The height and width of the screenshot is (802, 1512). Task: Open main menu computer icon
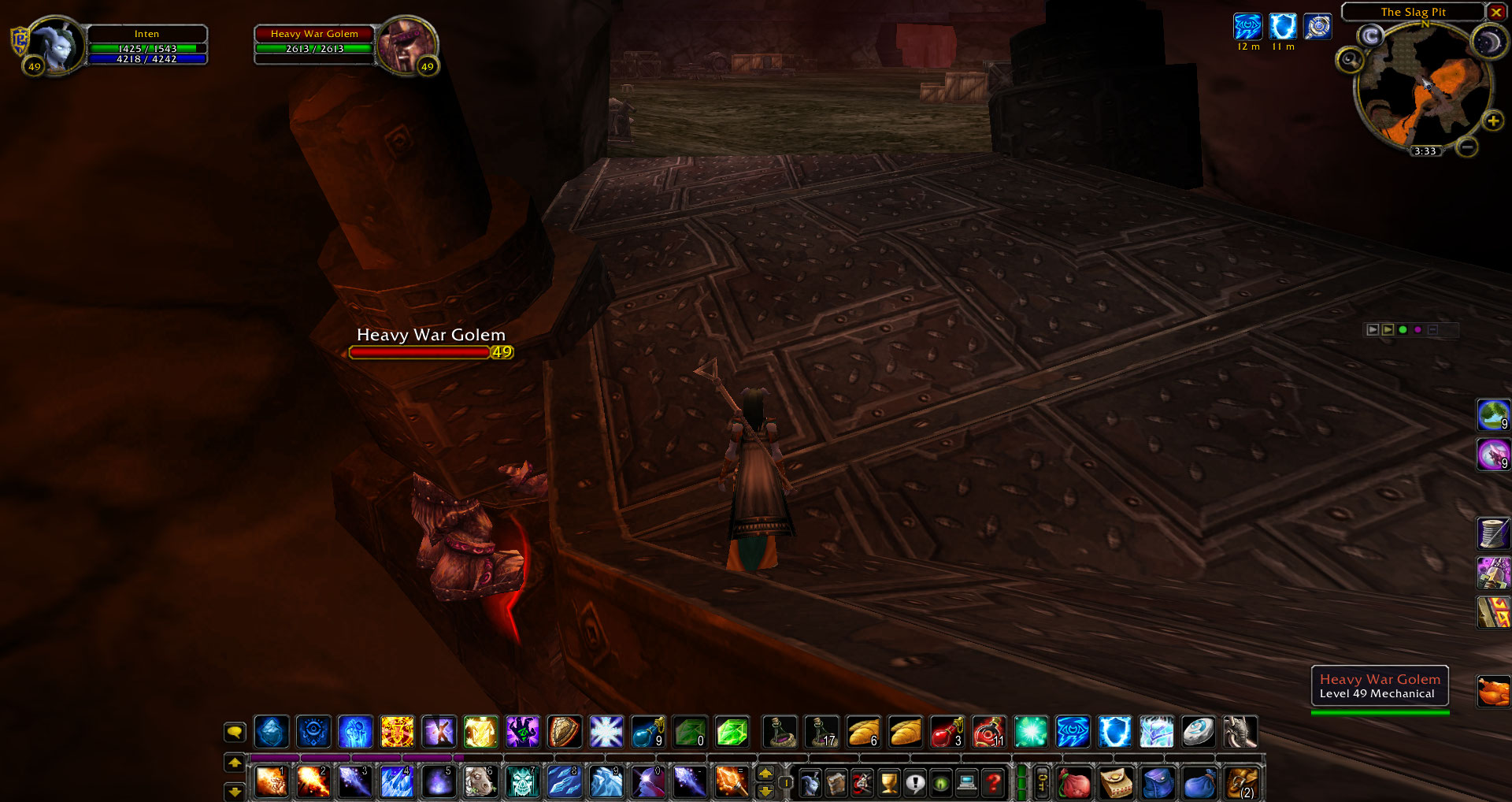pyautogui.click(x=966, y=783)
